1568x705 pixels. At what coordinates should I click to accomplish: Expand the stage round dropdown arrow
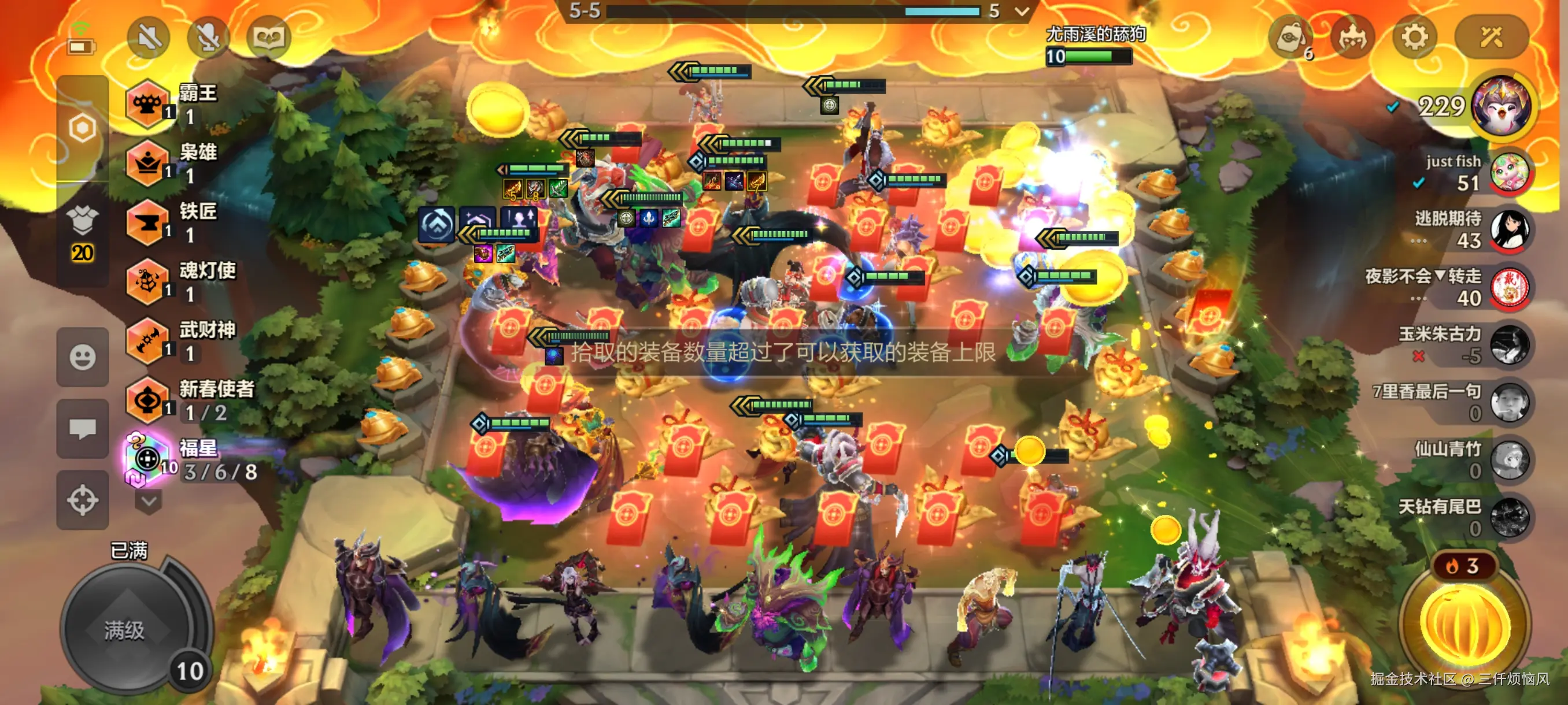(x=1022, y=11)
